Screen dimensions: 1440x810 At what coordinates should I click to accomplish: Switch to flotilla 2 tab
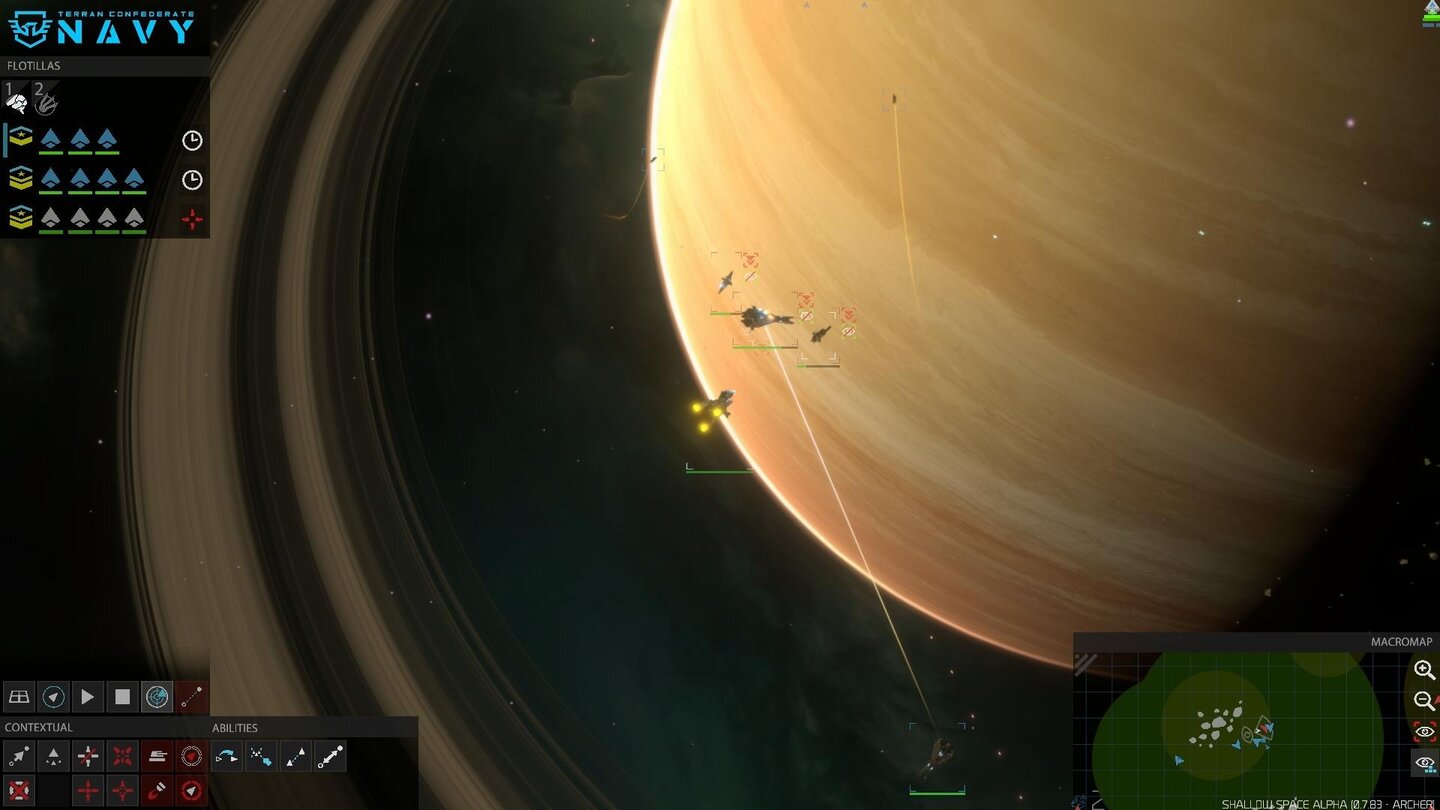pos(45,98)
